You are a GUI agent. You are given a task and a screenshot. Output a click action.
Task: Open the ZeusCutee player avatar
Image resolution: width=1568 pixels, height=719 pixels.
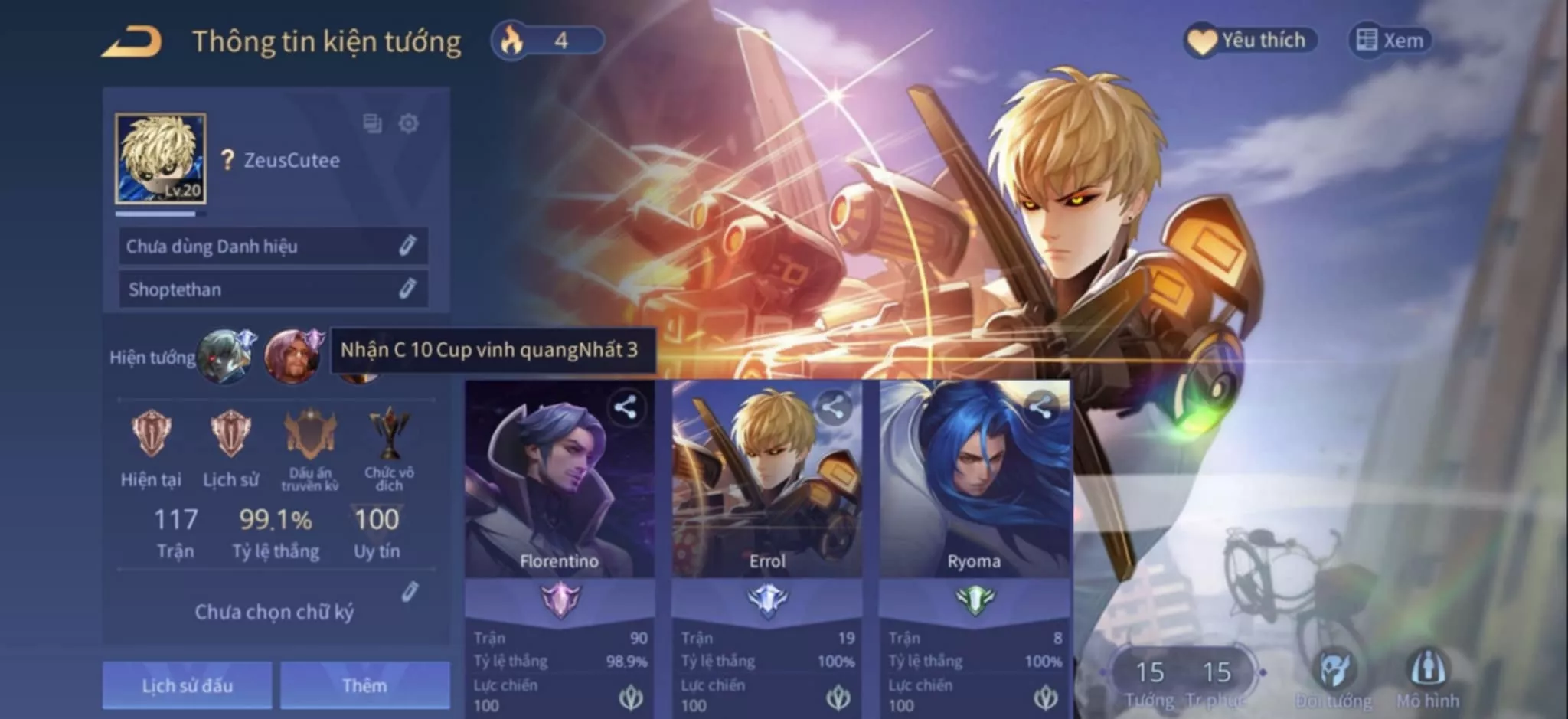161,159
